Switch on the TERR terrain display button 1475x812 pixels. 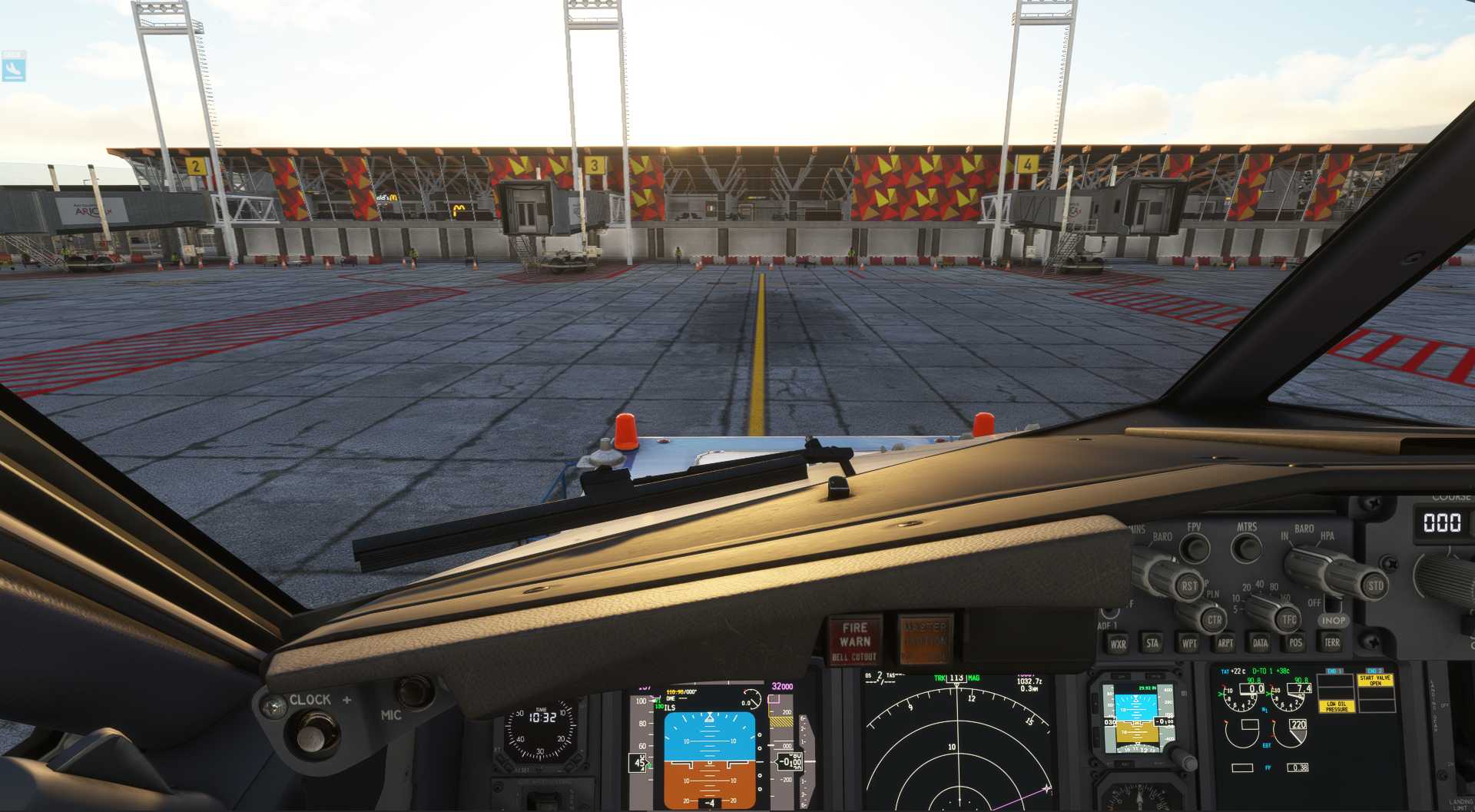pyautogui.click(x=1332, y=642)
